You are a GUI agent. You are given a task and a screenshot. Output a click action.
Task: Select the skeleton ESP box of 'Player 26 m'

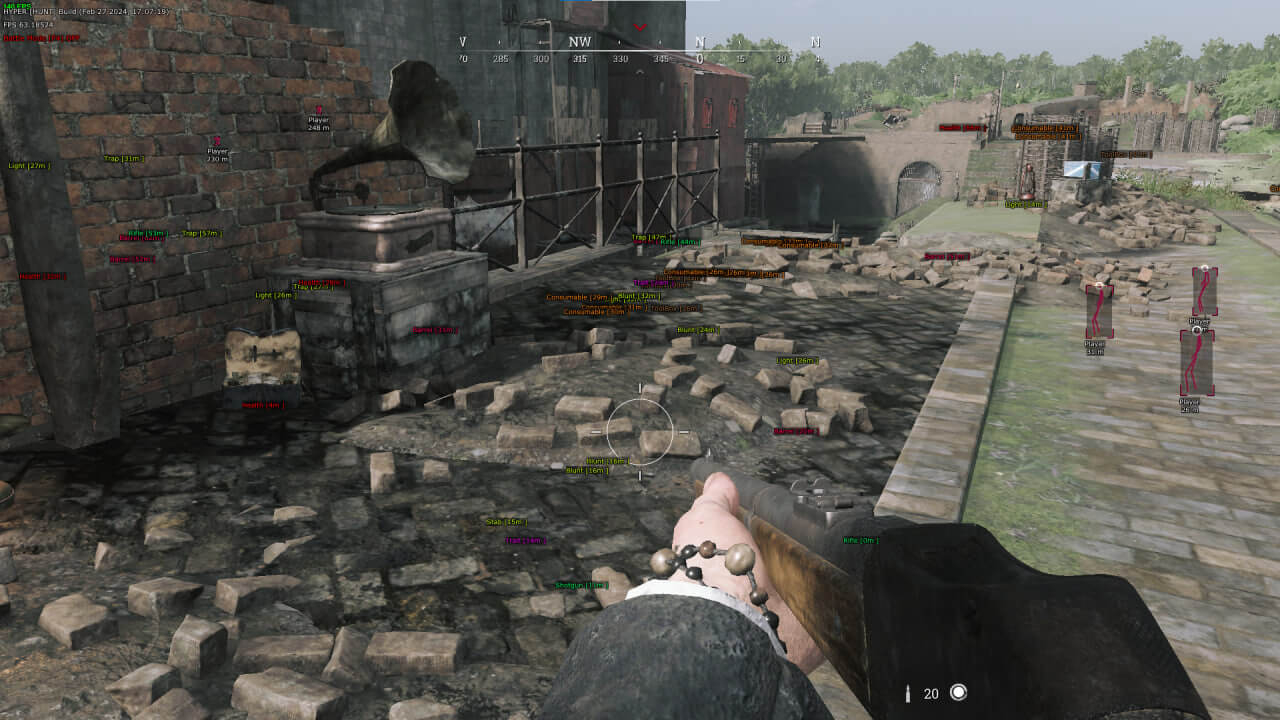click(x=1197, y=362)
